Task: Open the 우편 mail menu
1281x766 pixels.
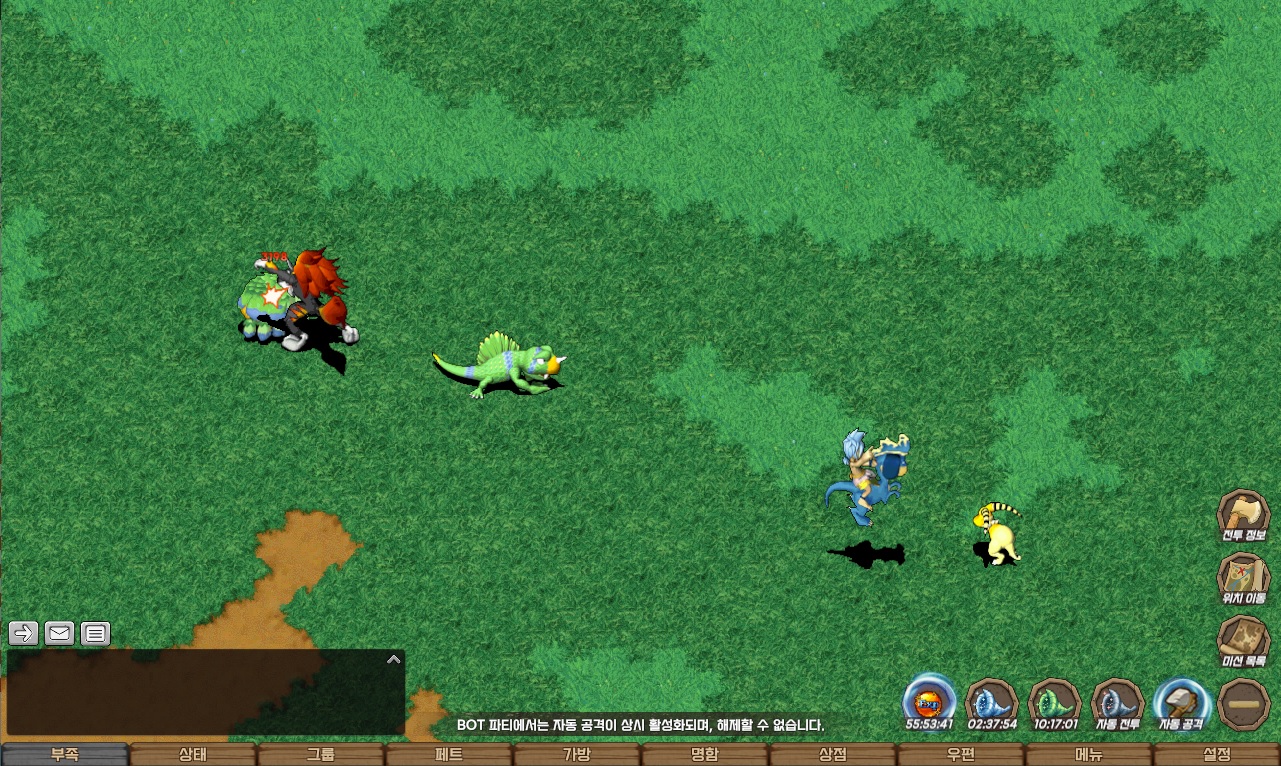Action: 960,755
